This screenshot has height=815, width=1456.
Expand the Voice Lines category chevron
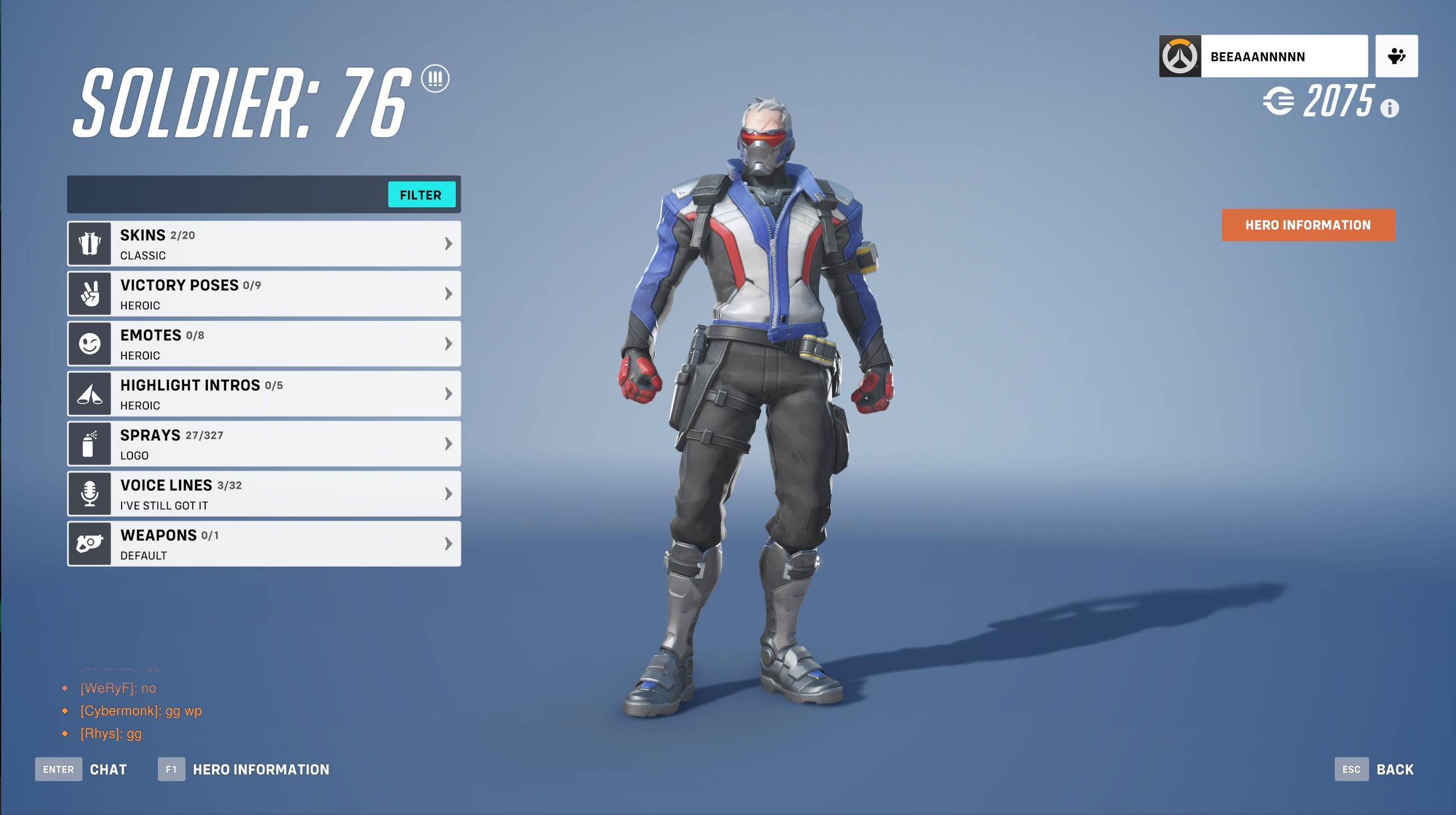tap(448, 493)
